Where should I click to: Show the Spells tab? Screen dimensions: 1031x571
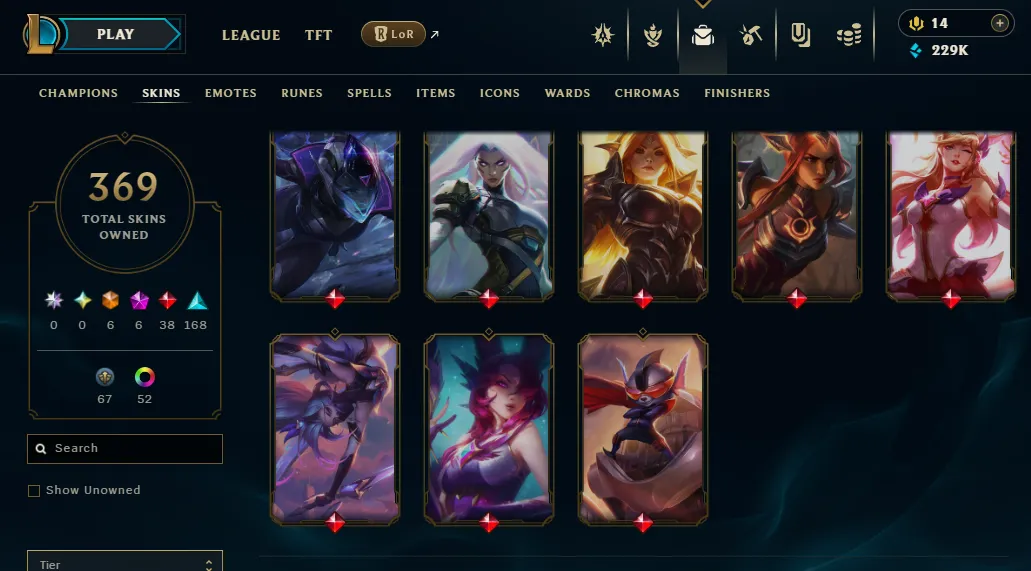369,93
